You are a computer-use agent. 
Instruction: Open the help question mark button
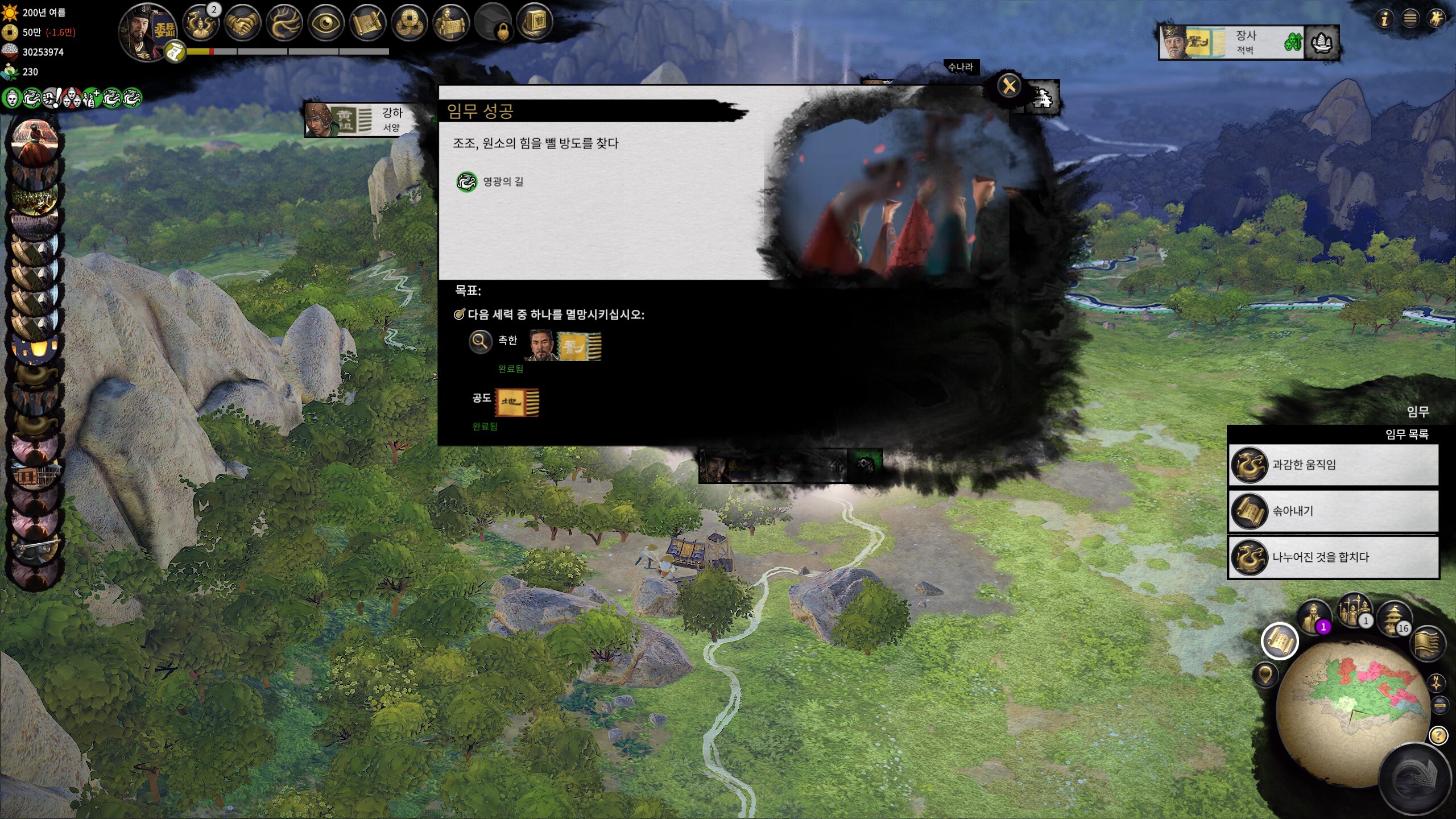pos(1438,736)
